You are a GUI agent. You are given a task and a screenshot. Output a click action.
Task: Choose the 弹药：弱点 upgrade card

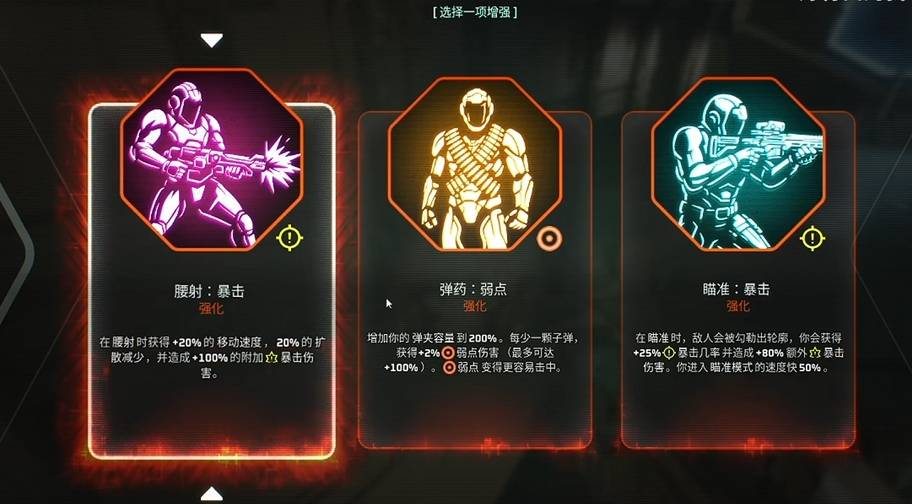[x=474, y=290]
